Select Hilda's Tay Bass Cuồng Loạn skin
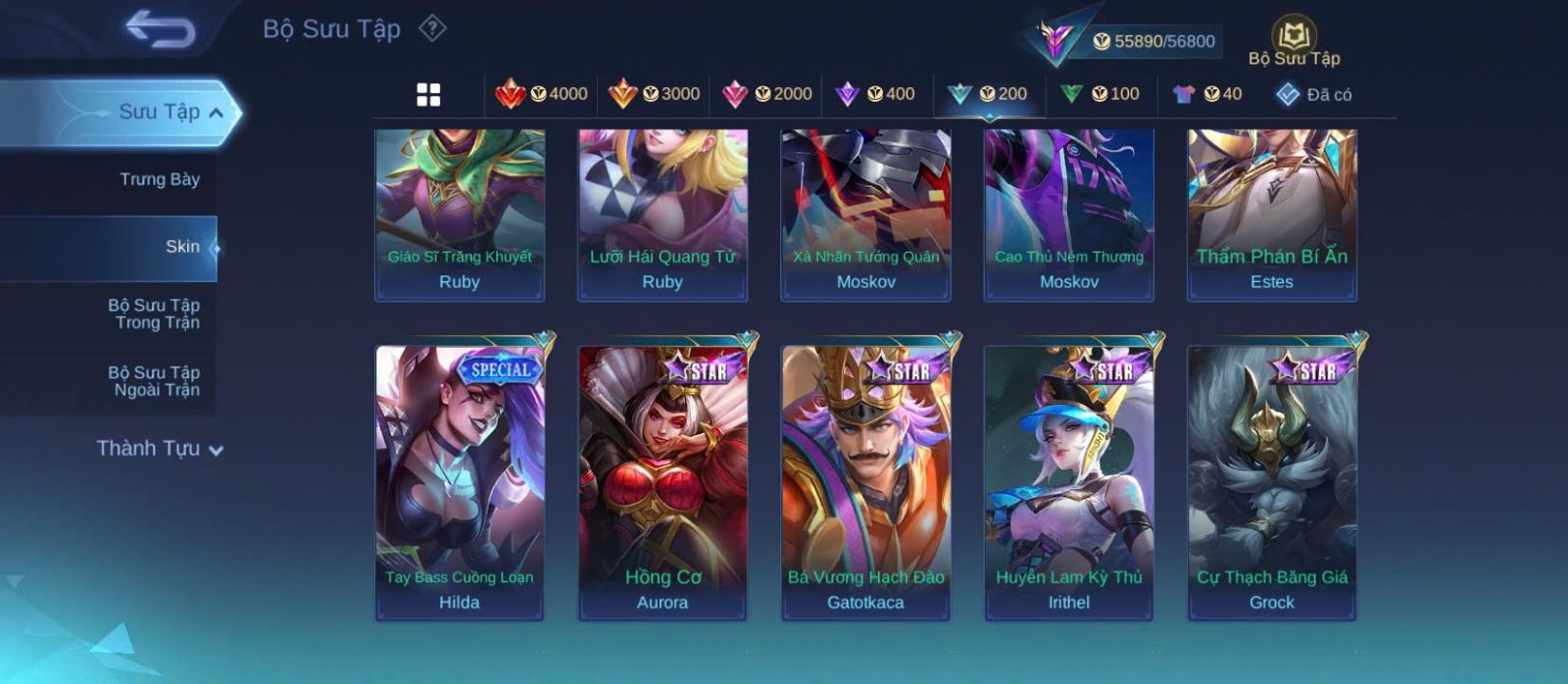Screen dimensions: 1568x684 460,482
